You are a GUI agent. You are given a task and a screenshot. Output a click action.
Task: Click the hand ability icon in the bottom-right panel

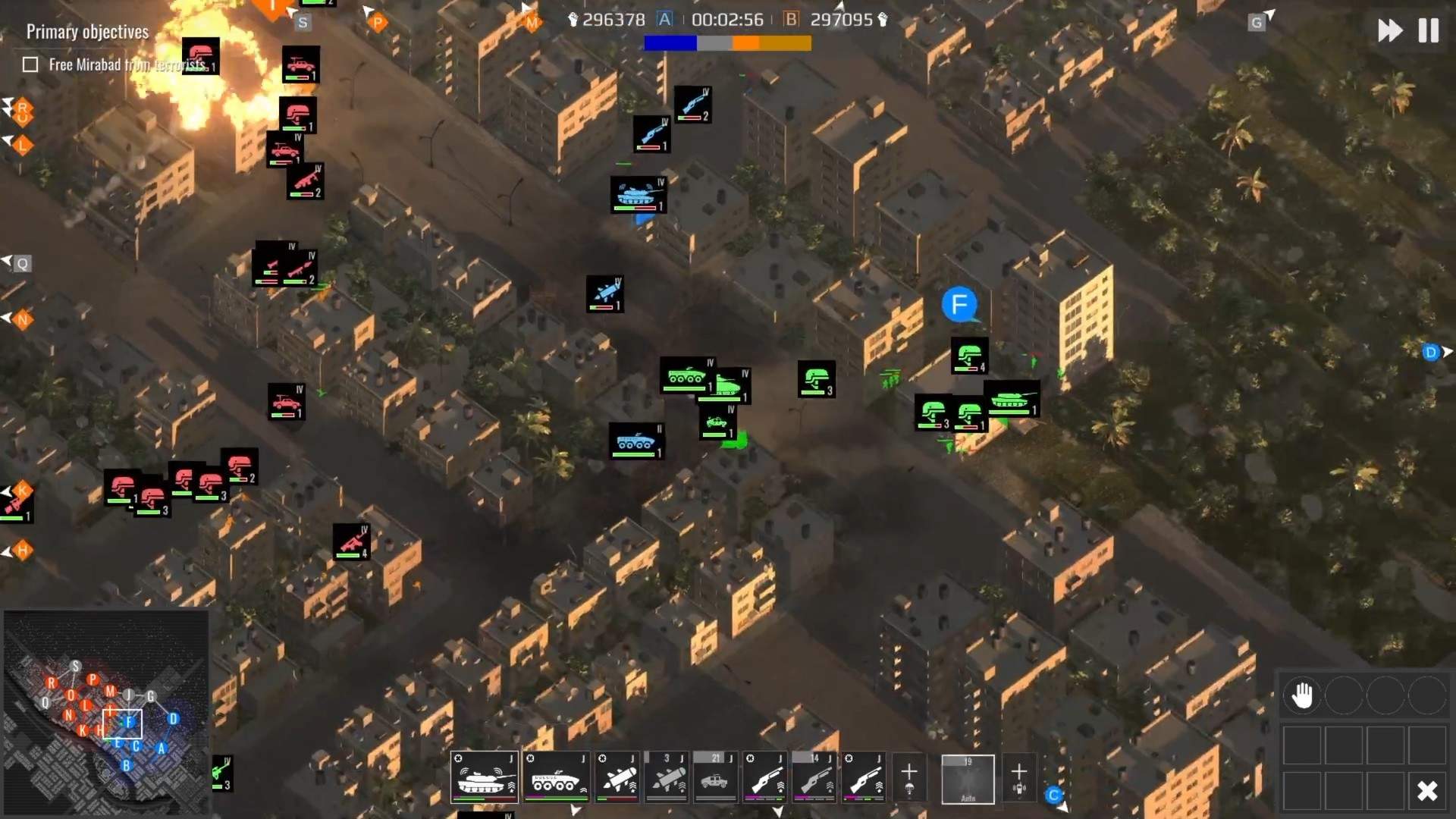(x=1303, y=693)
